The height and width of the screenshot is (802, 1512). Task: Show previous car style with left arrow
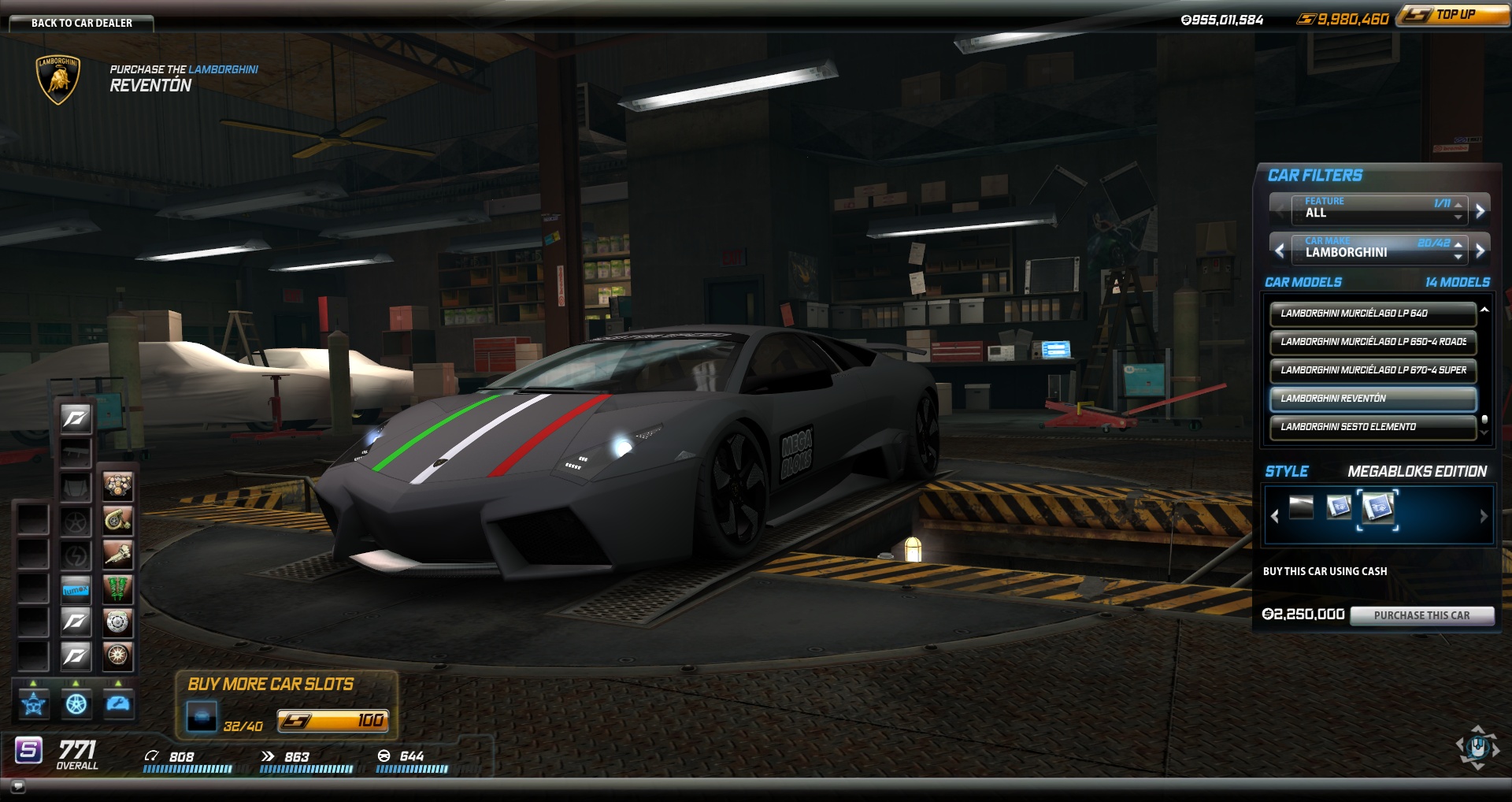(x=1275, y=517)
